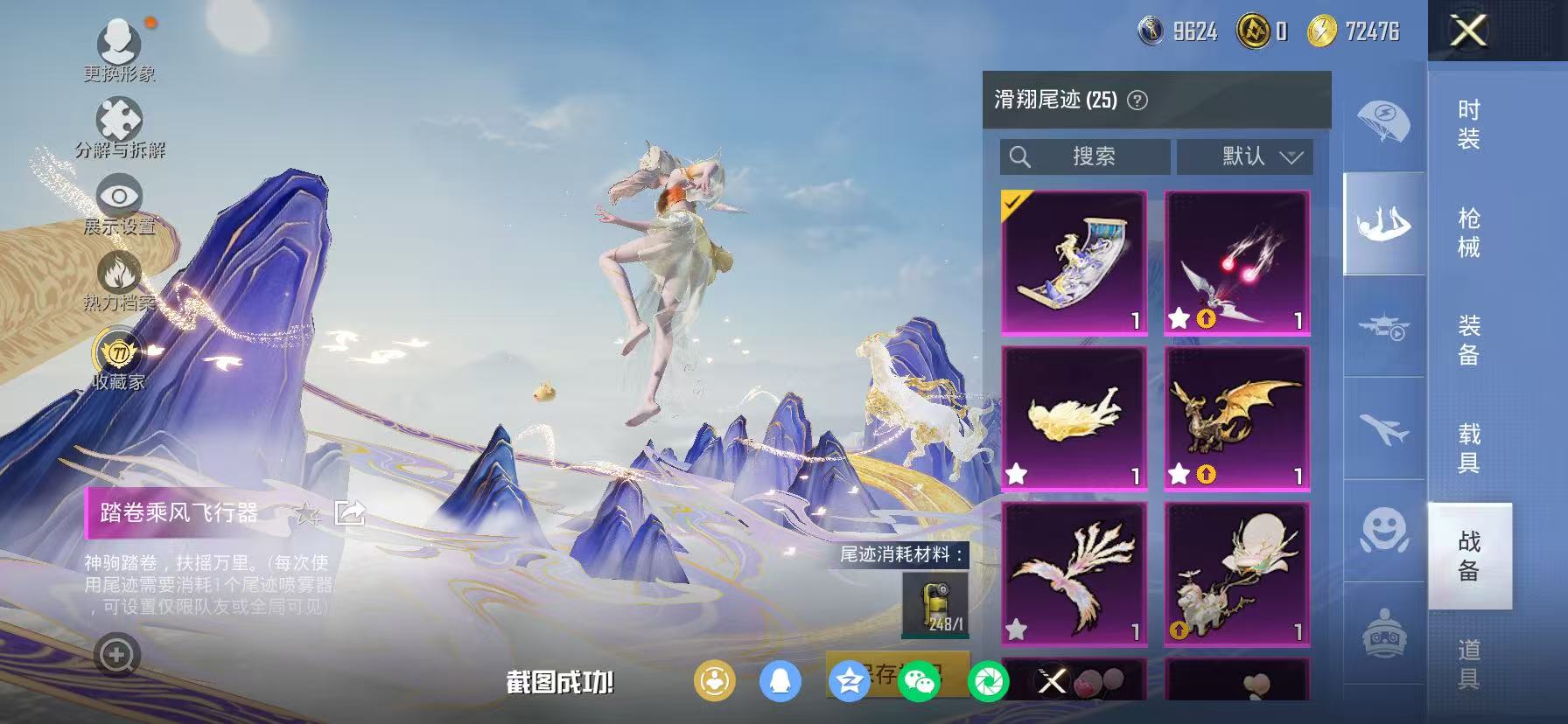This screenshot has height=724, width=1568.
Task: Open the 滑翔尾迹 help question mark
Action: (1137, 100)
